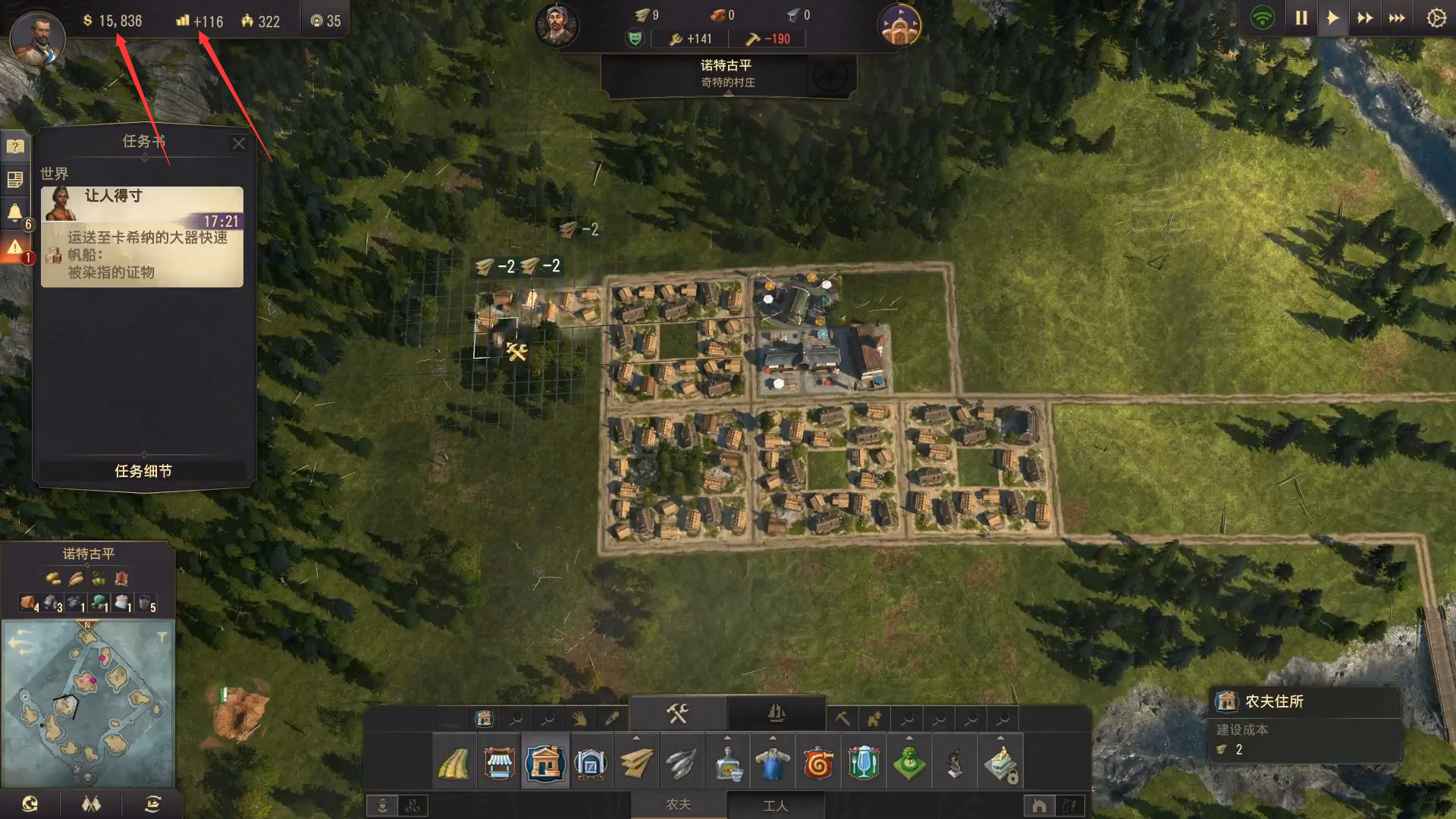Image resolution: width=1456 pixels, height=819 pixels.
Task: Switch to the ship construction tab
Action: click(776, 714)
